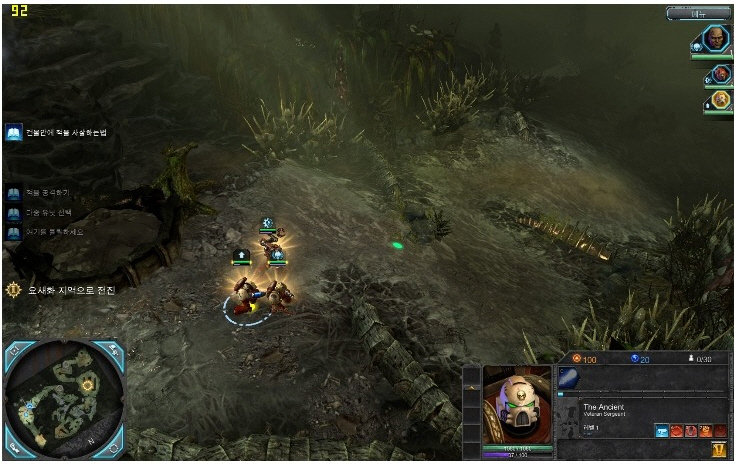
Task: Click the minimap's top-left corner button
Action: tap(14, 351)
